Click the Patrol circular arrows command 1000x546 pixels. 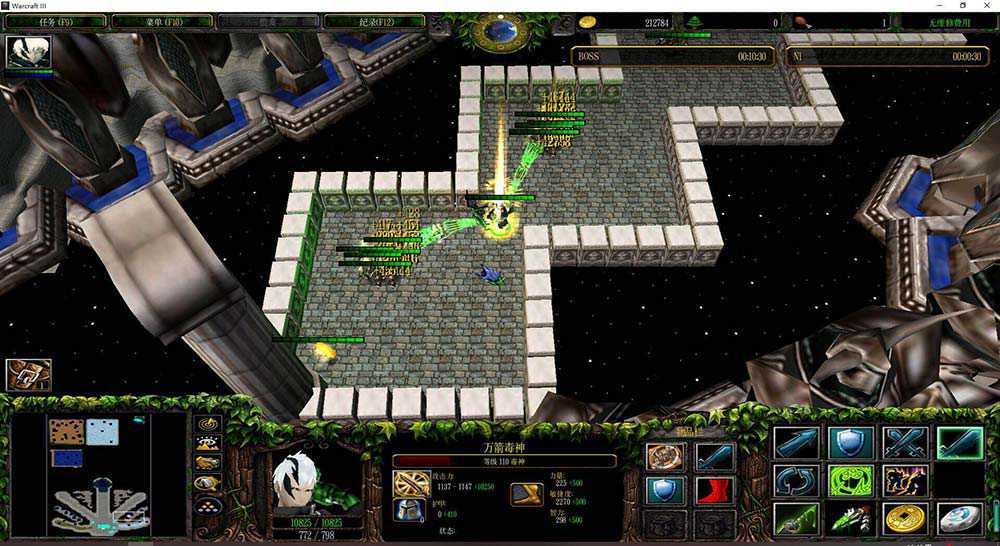(x=795, y=481)
